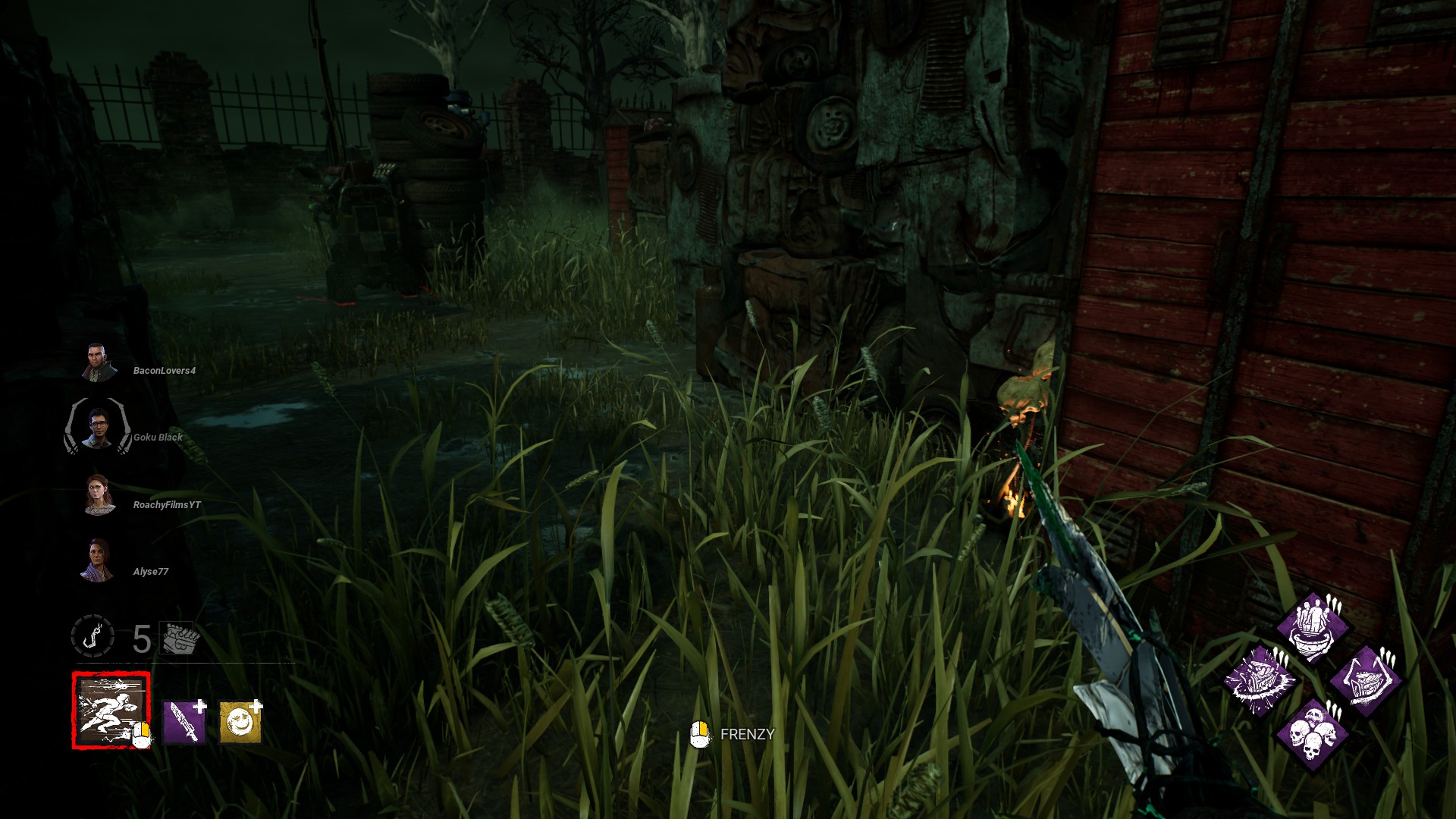Image resolution: width=1456 pixels, height=819 pixels.
Task: Click the plus marker on the knife add-on
Action: [x=199, y=705]
